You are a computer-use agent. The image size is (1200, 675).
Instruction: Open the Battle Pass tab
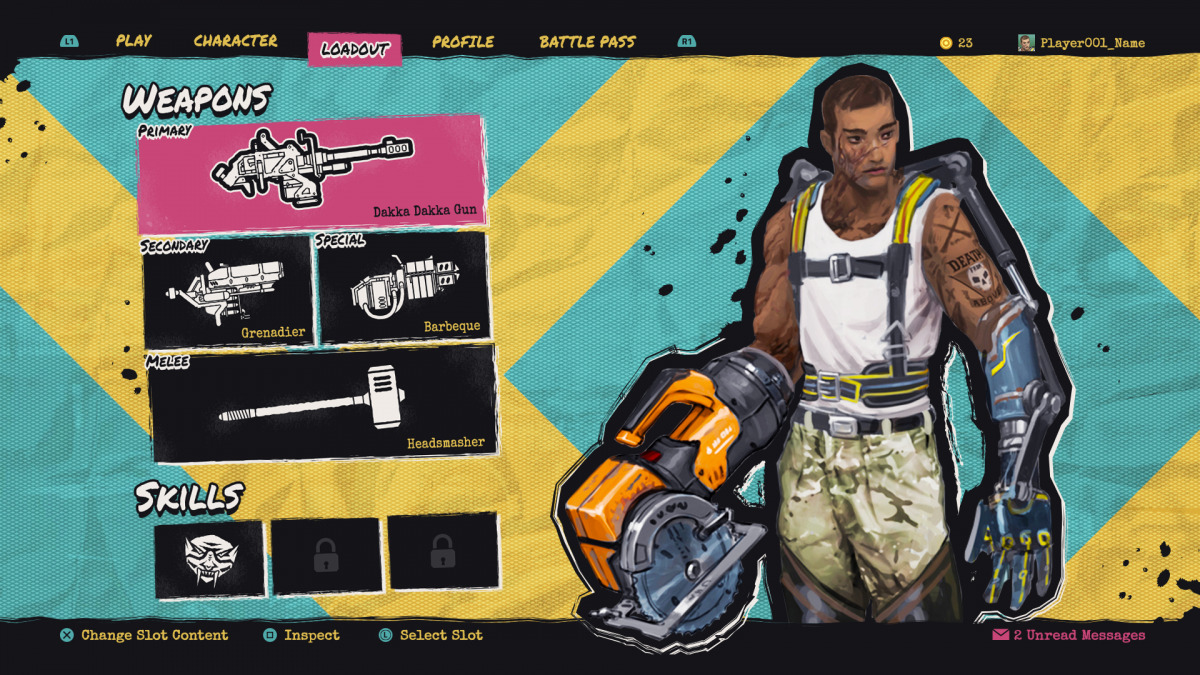[587, 42]
